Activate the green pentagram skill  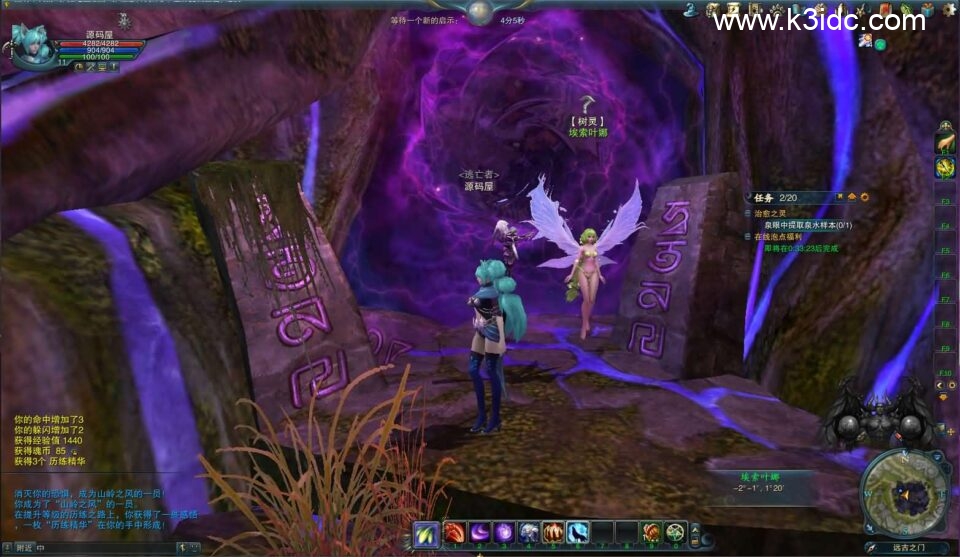676,533
